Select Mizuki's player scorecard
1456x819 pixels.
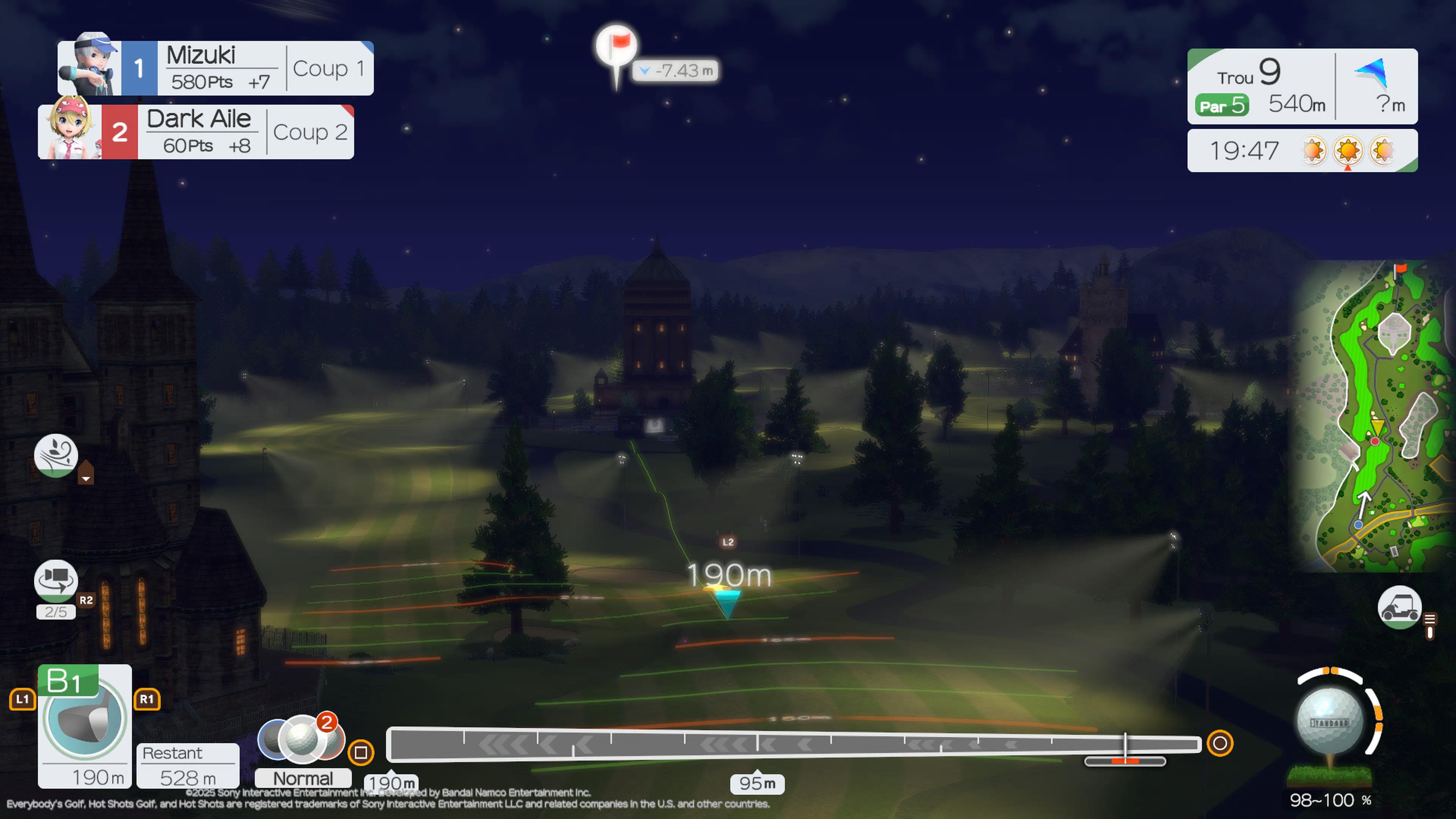[x=215, y=68]
